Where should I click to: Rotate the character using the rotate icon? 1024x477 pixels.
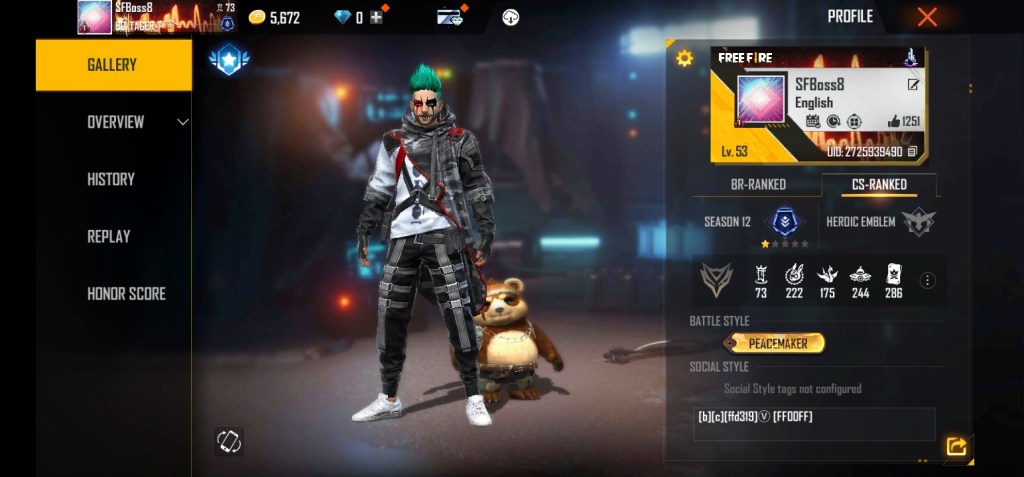229,440
